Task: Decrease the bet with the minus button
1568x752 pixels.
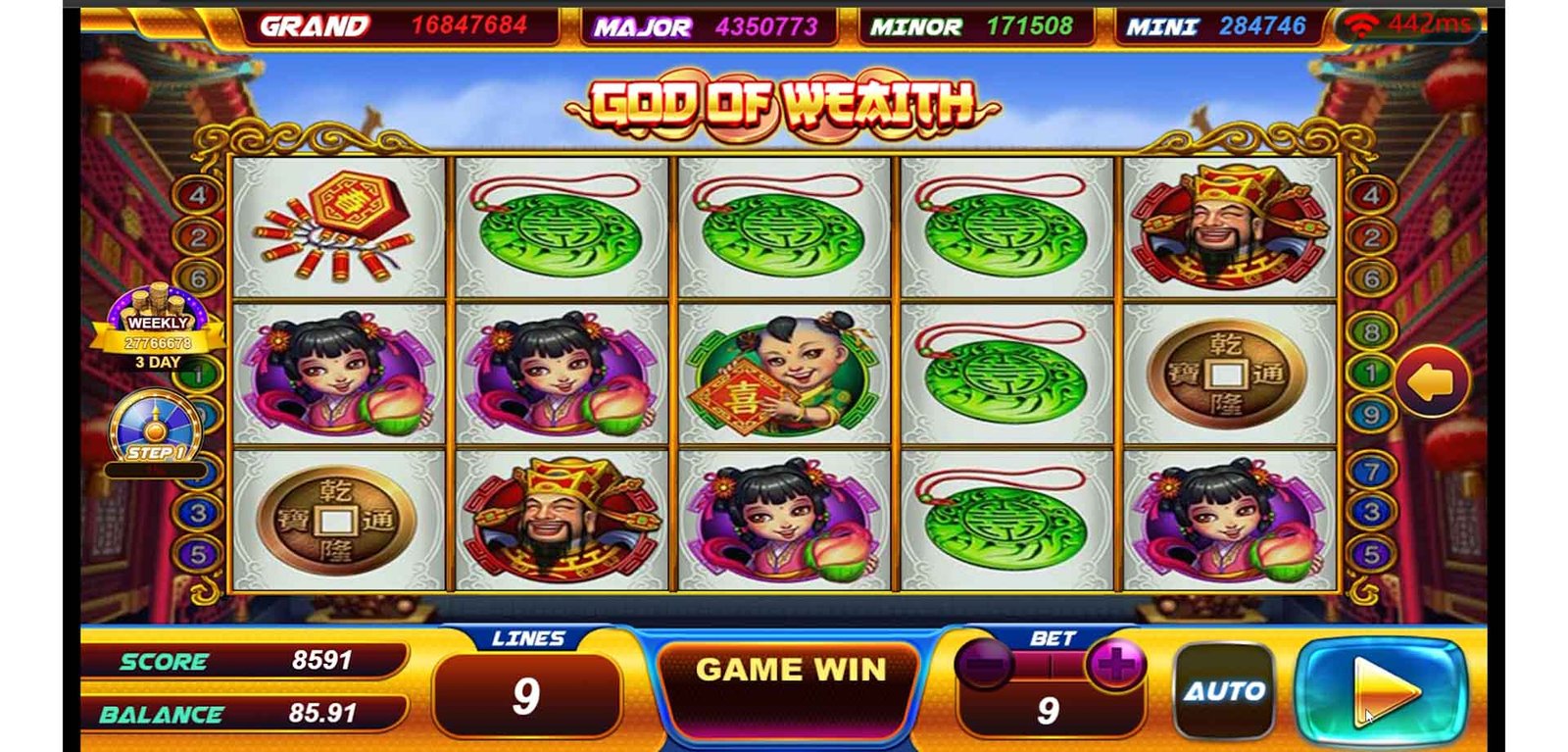Action: point(984,666)
